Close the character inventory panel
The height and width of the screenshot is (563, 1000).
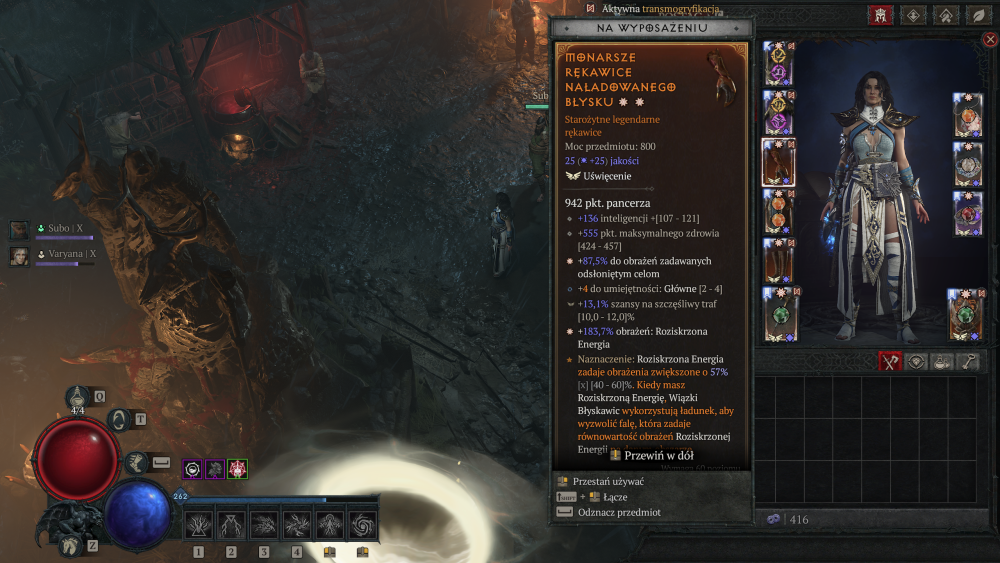pyautogui.click(x=990, y=40)
